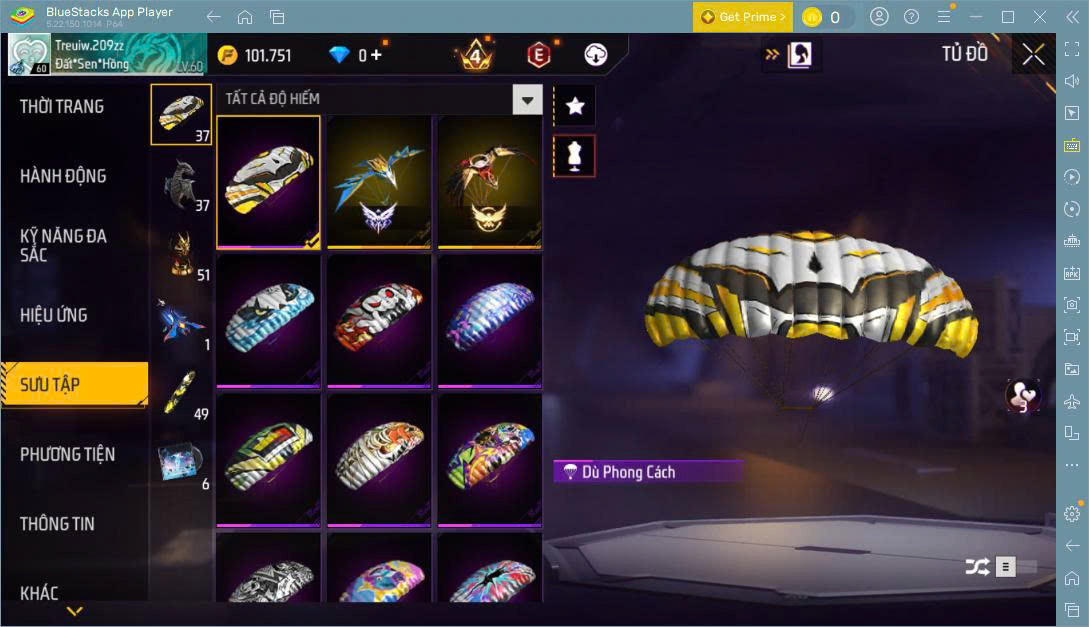1089x627 pixels.
Task: Pick the tiger-striped parachute skin
Action: coord(379,459)
